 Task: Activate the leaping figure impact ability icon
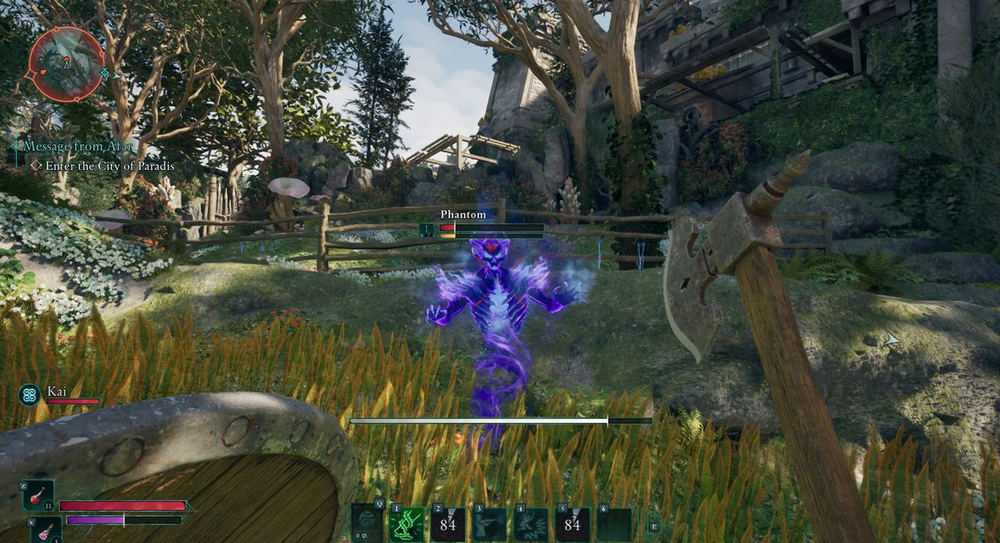[x=532, y=525]
